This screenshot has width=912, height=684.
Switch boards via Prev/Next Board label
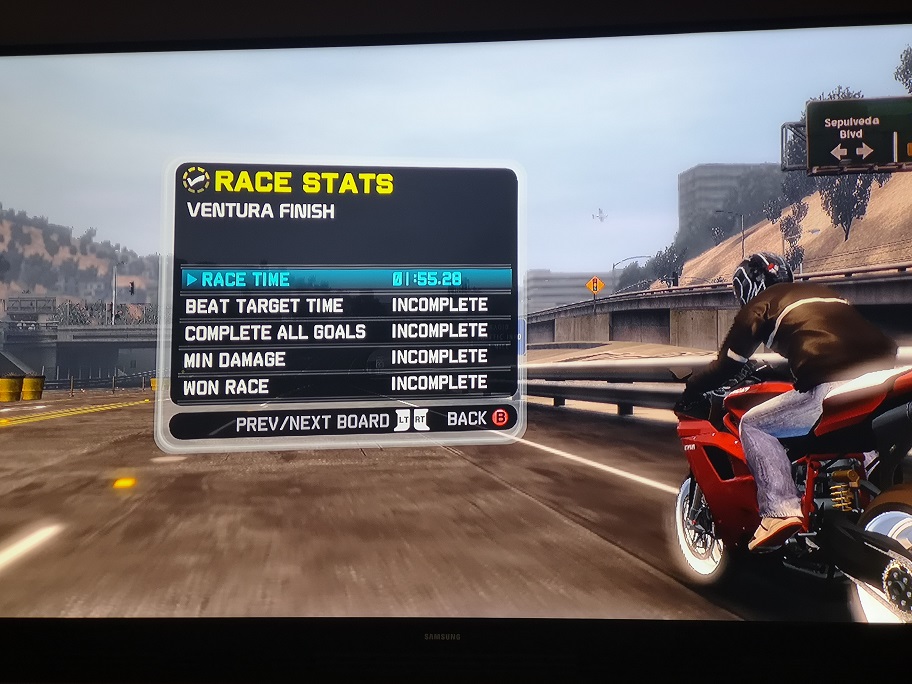click(x=312, y=423)
